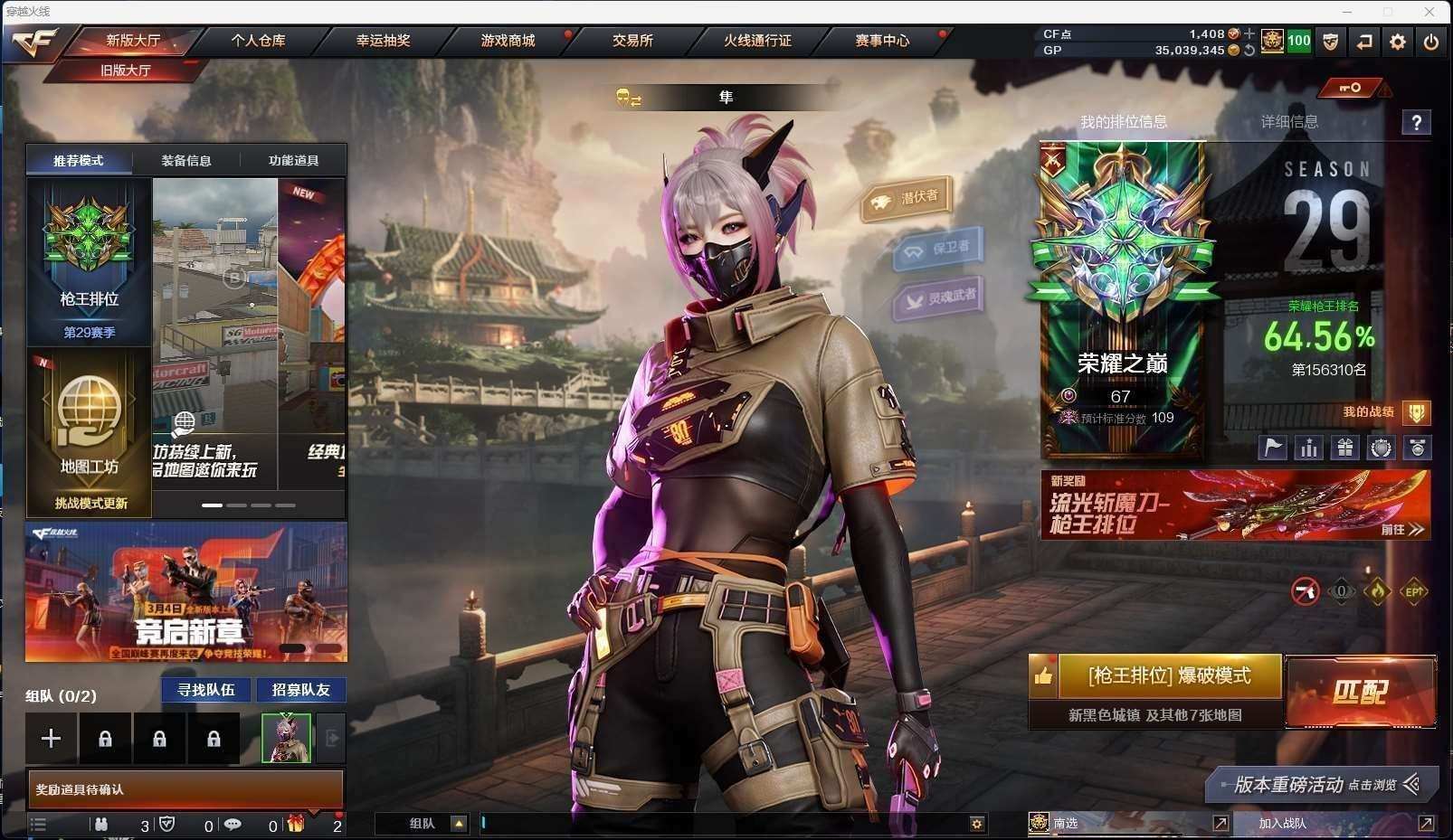This screenshot has height=840, width=1453.
Task: Open the 交易所 exchange
Action: [632, 41]
